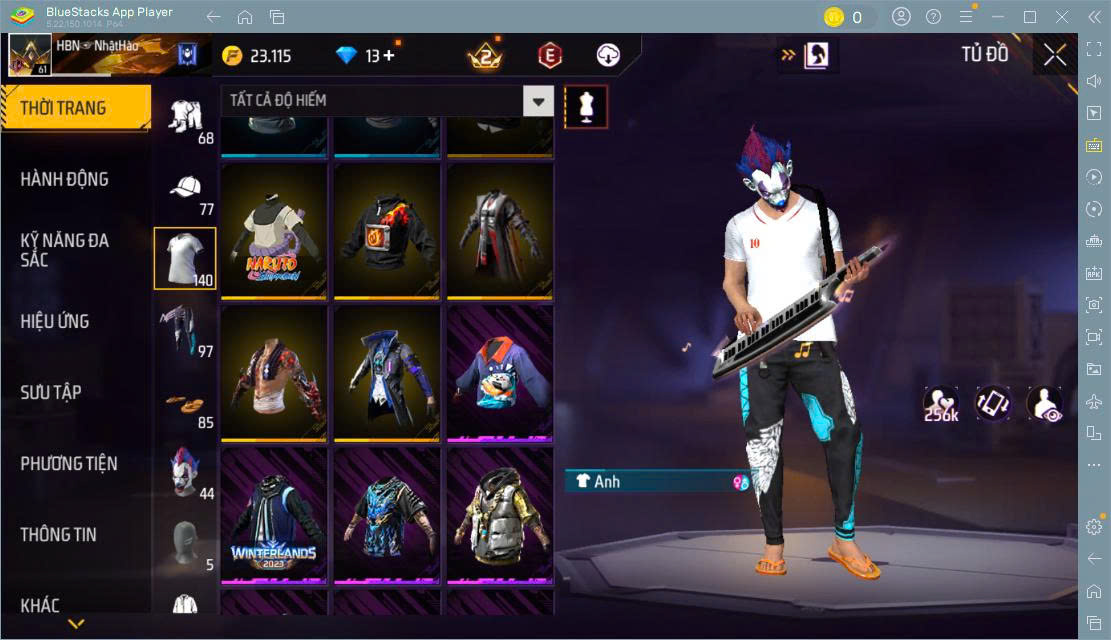Viewport: 1111px width, 640px height.
Task: Close the Tủ Đồ wardrobe screen
Action: [1054, 55]
